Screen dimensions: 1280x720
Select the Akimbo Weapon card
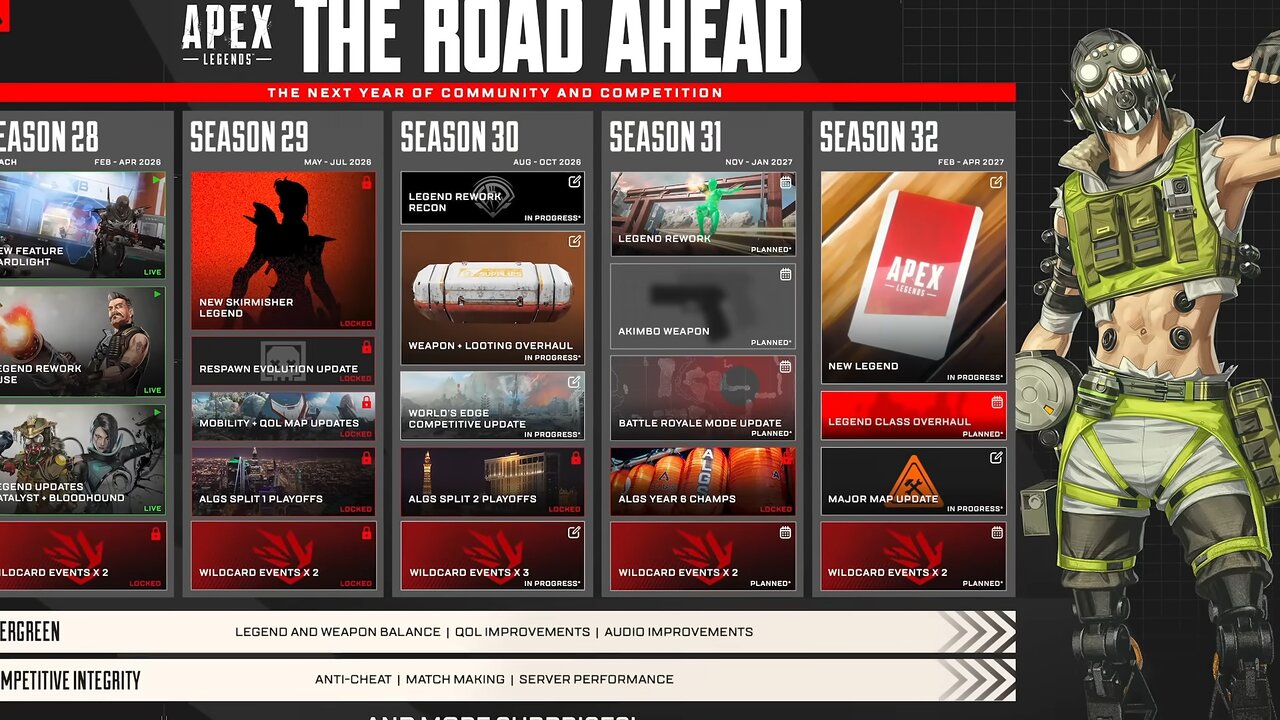[x=703, y=306]
